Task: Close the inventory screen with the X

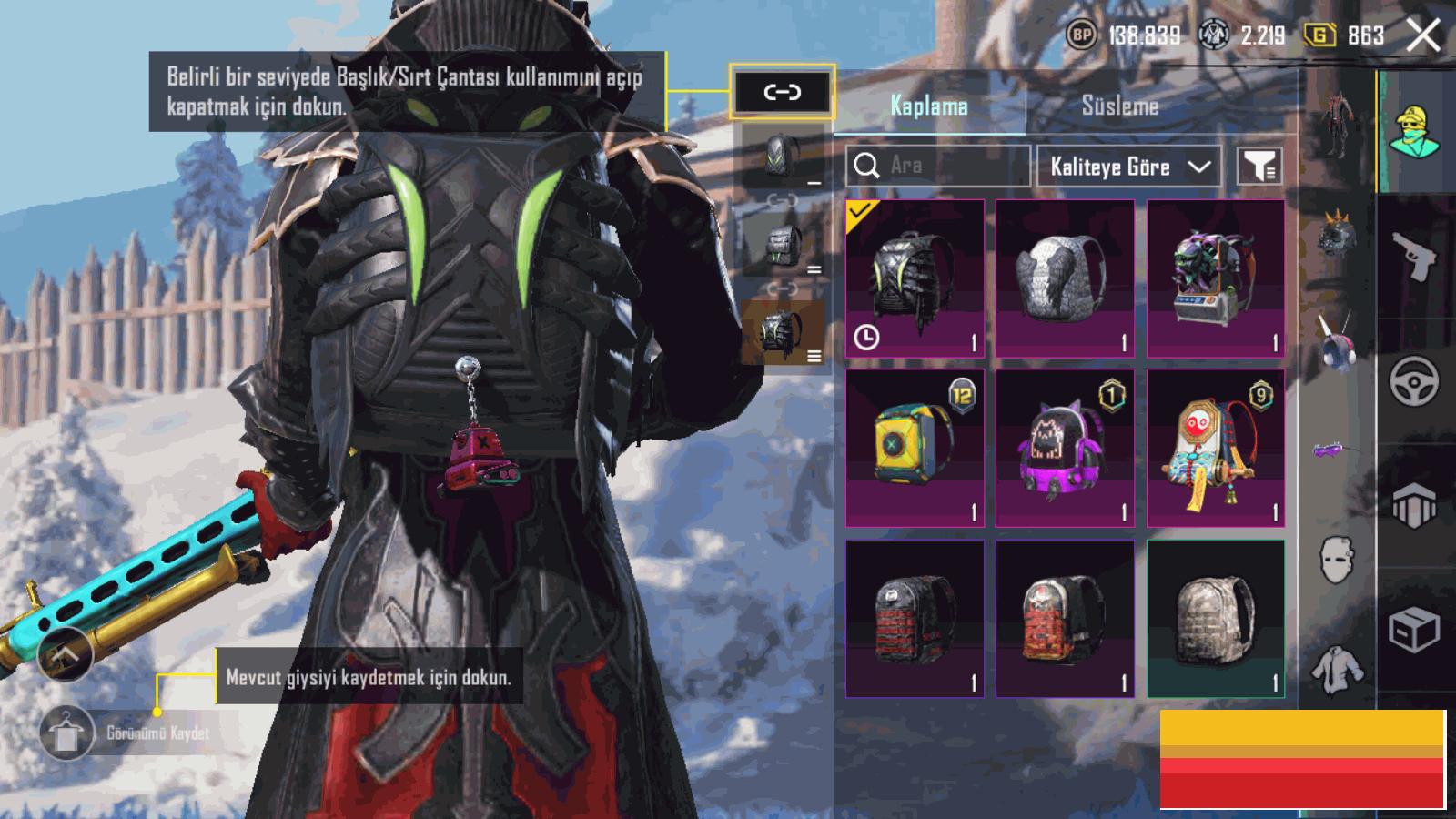Action: coord(1423,36)
